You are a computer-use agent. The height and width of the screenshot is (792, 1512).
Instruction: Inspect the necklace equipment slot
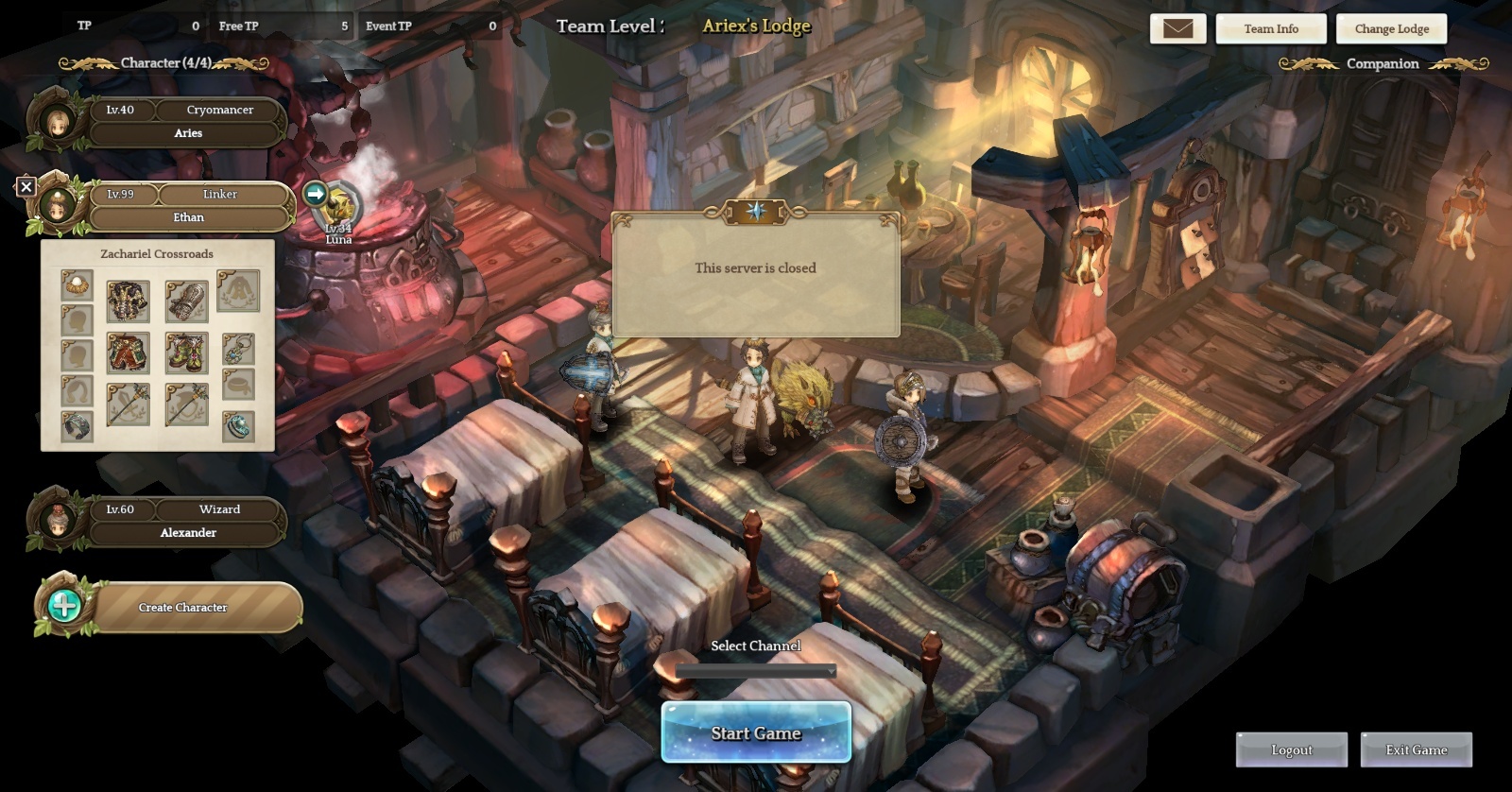[x=238, y=349]
